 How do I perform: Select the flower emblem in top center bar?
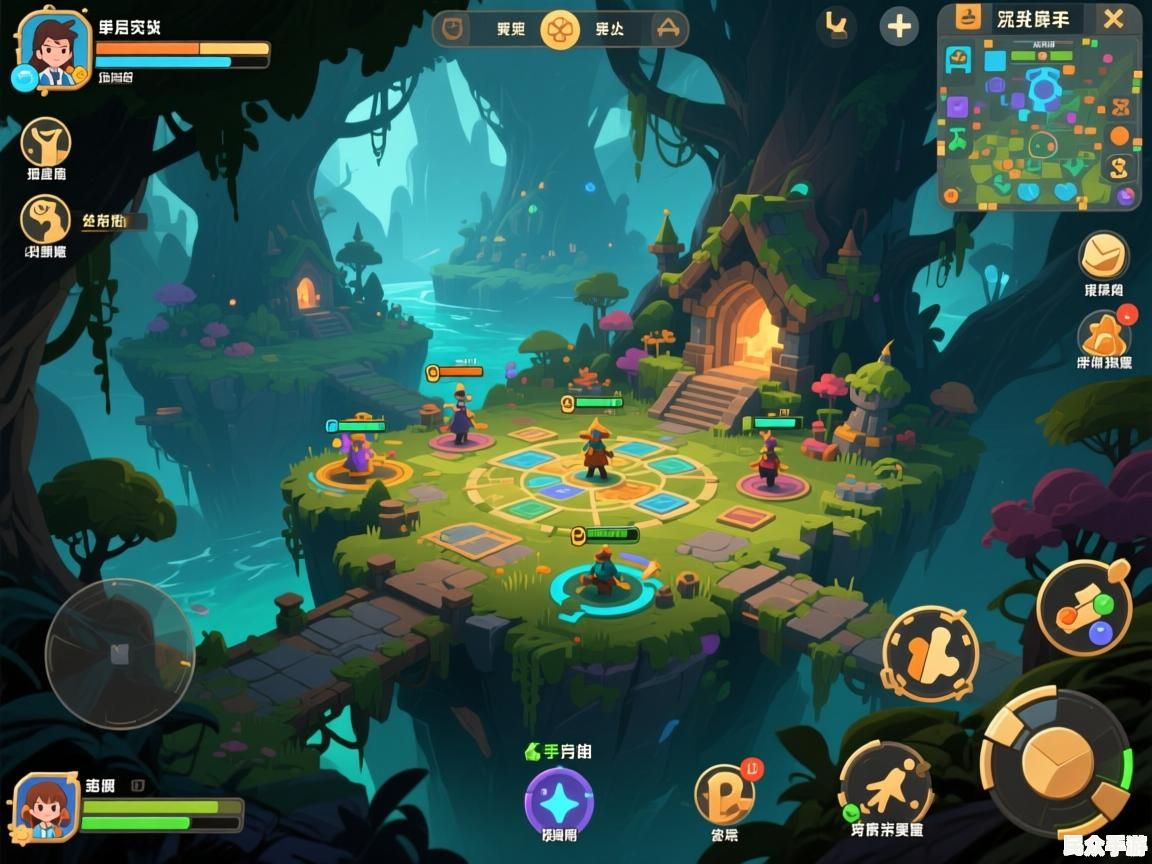[x=560, y=29]
